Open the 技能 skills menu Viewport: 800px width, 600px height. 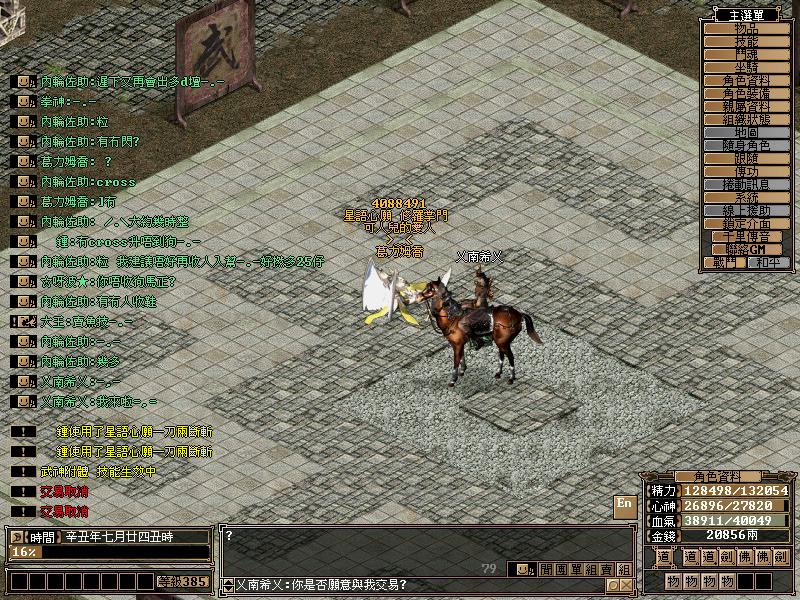[746, 42]
